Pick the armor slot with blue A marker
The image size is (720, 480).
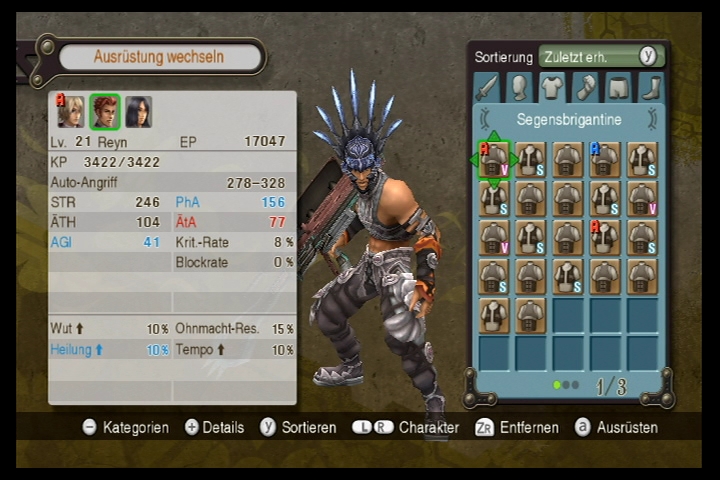605,159
